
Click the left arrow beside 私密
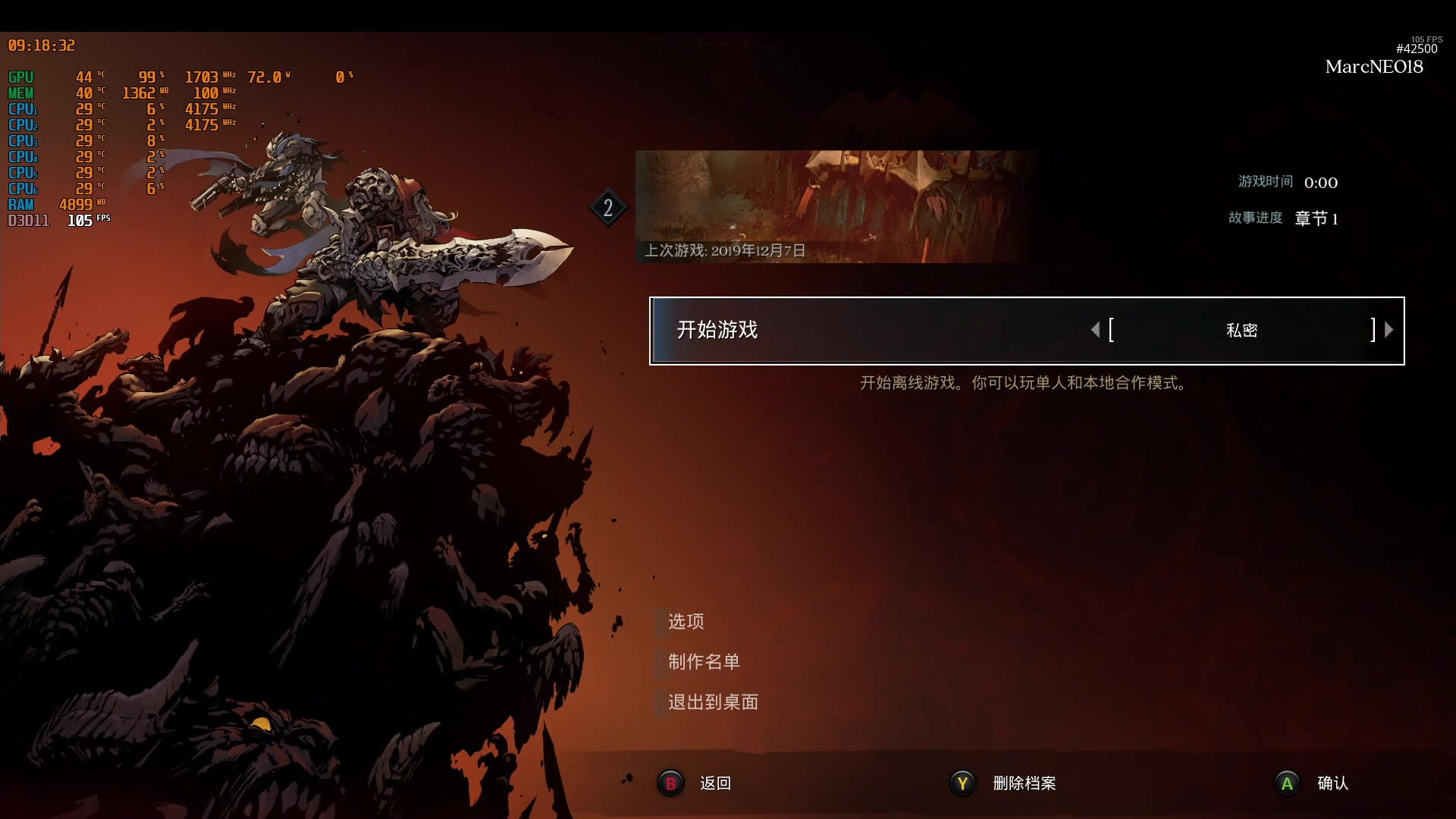point(1095,329)
